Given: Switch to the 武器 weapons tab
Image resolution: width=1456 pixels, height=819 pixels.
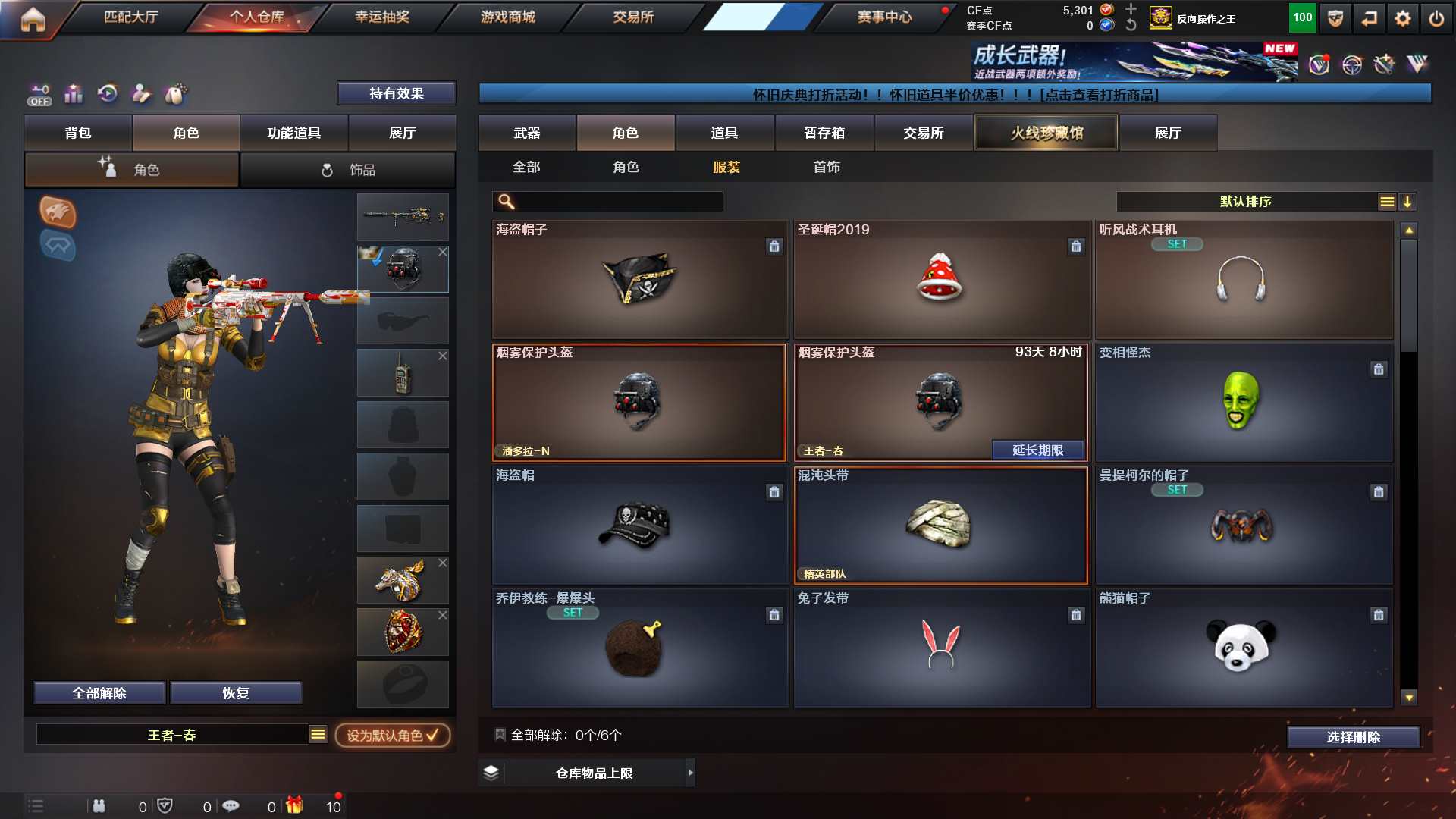Looking at the screenshot, I should point(526,133).
